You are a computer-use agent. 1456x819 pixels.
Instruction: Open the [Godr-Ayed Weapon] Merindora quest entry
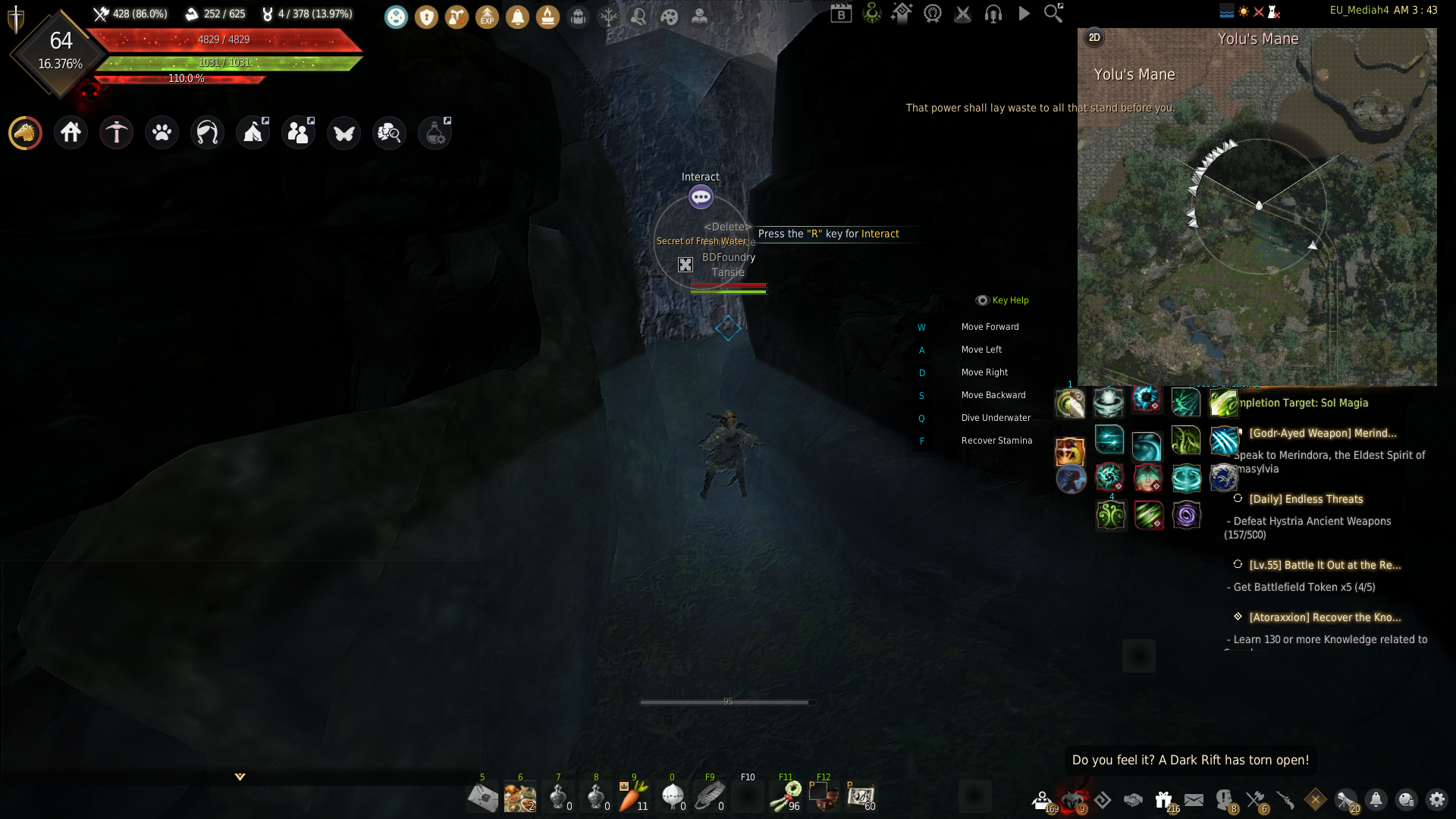(1323, 433)
